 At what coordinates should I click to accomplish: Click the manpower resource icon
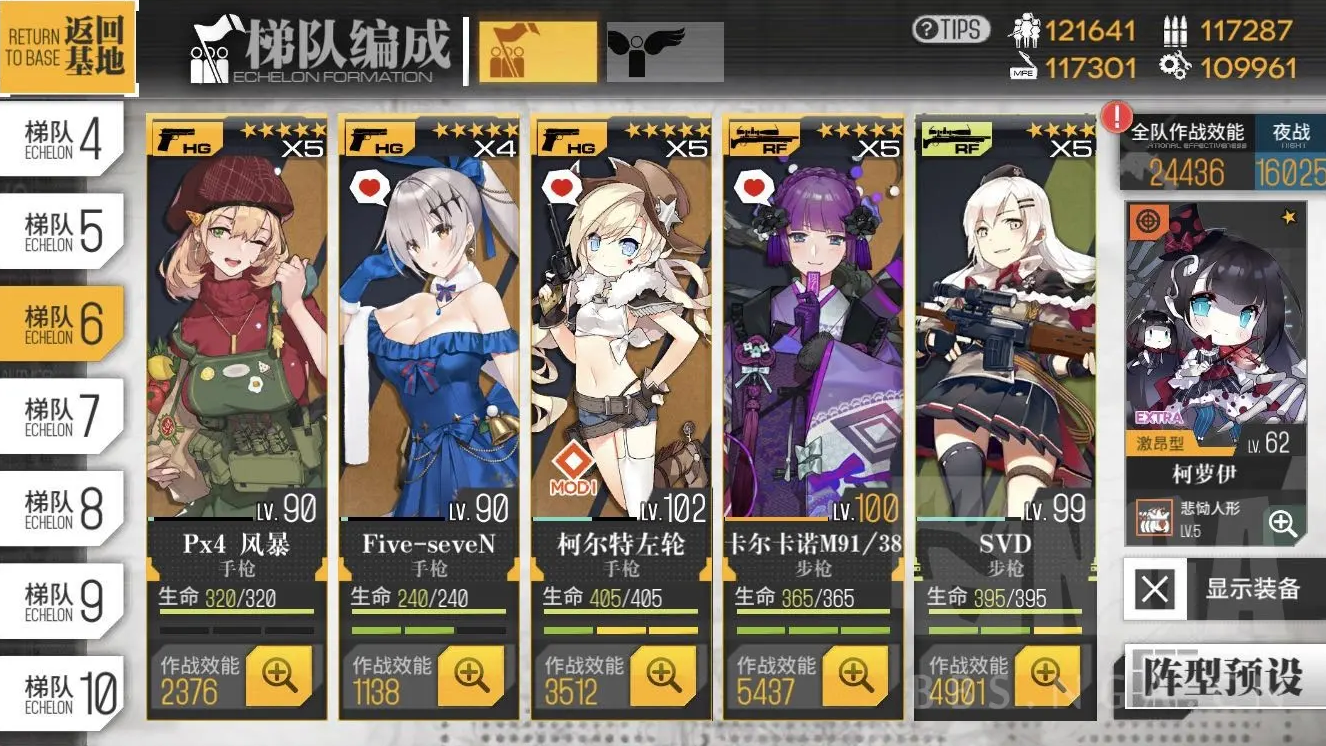coord(1027,30)
